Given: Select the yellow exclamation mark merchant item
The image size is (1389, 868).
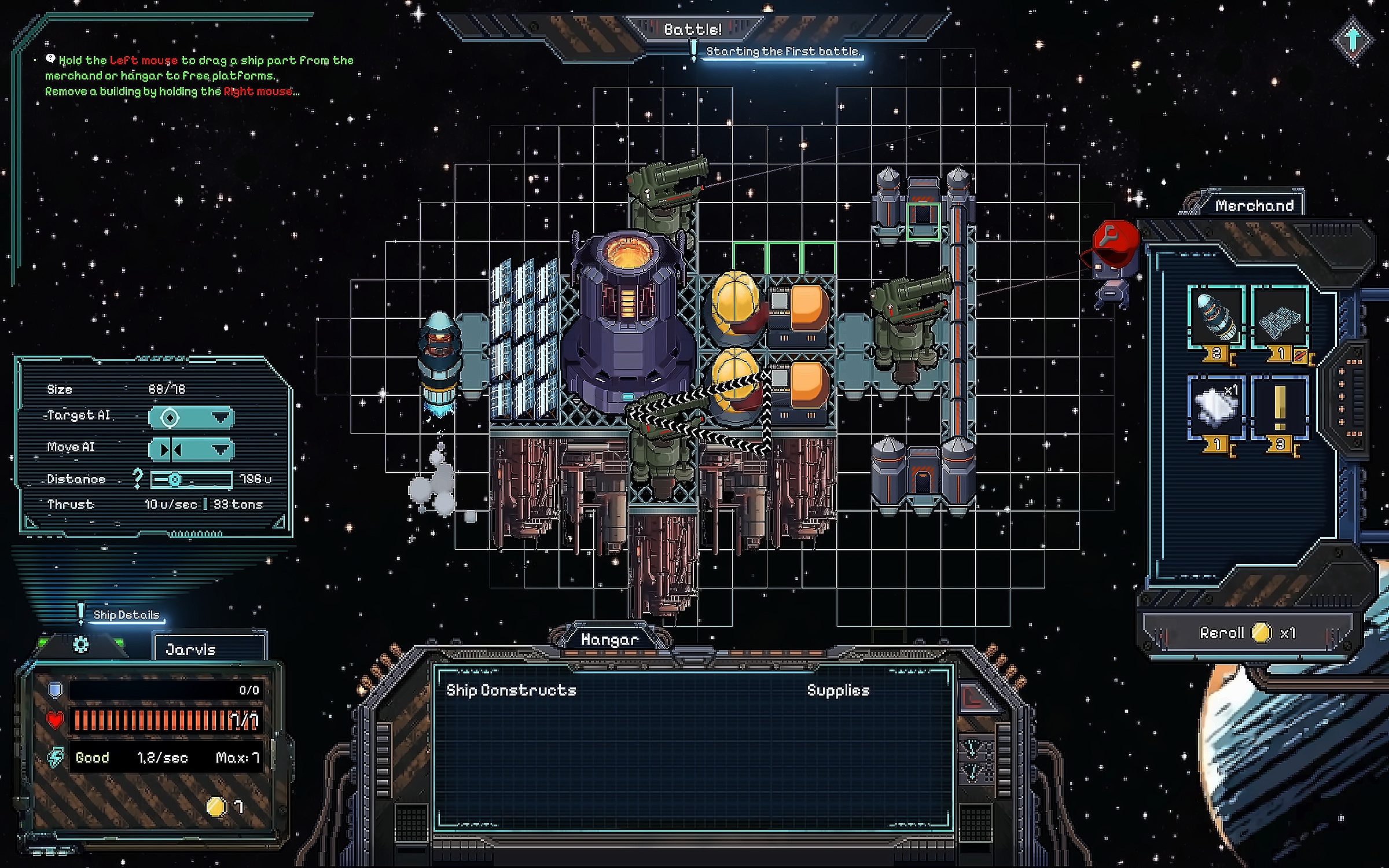Looking at the screenshot, I should click(x=1280, y=407).
